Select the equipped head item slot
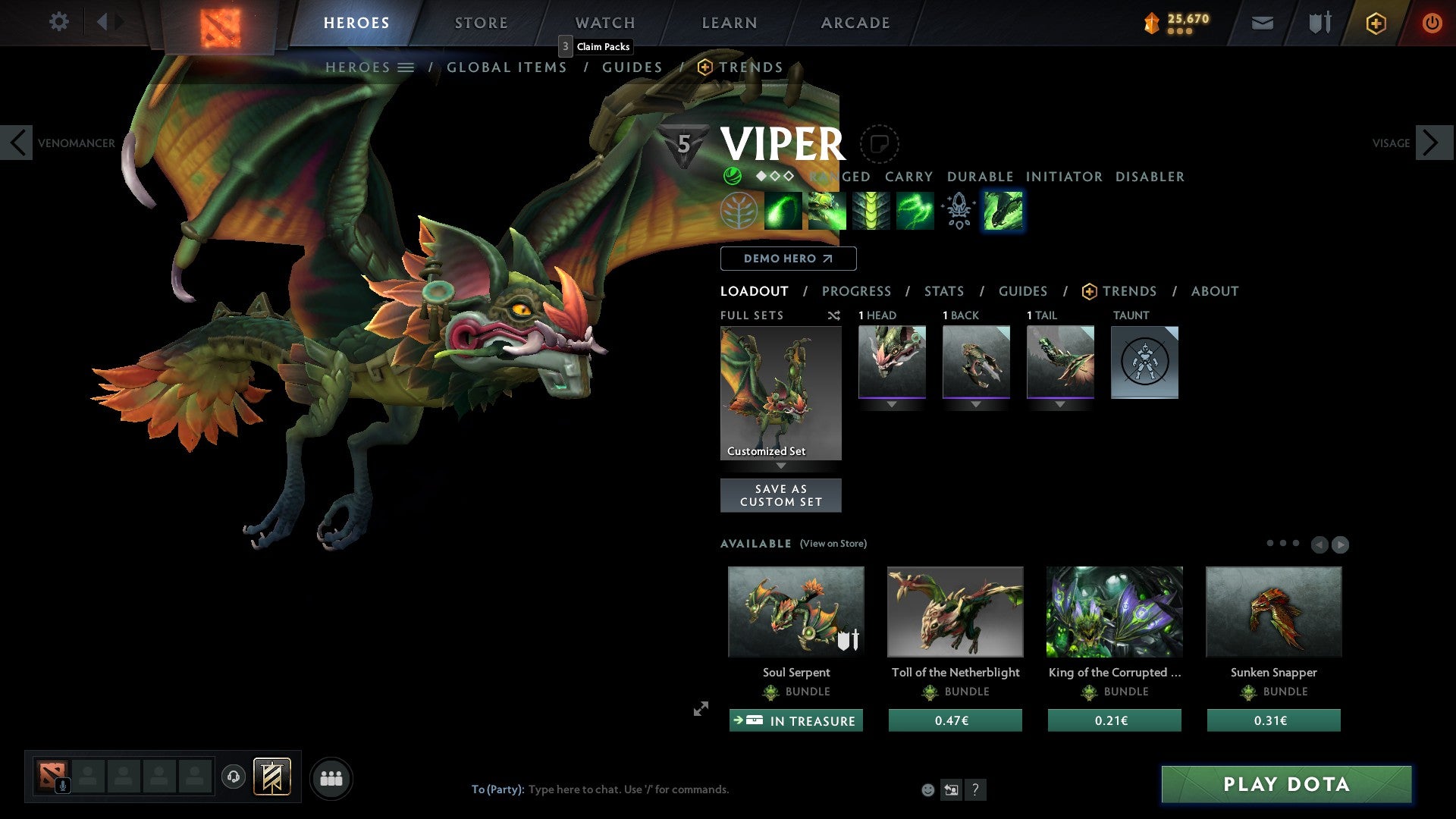This screenshot has height=819, width=1456. 892,362
